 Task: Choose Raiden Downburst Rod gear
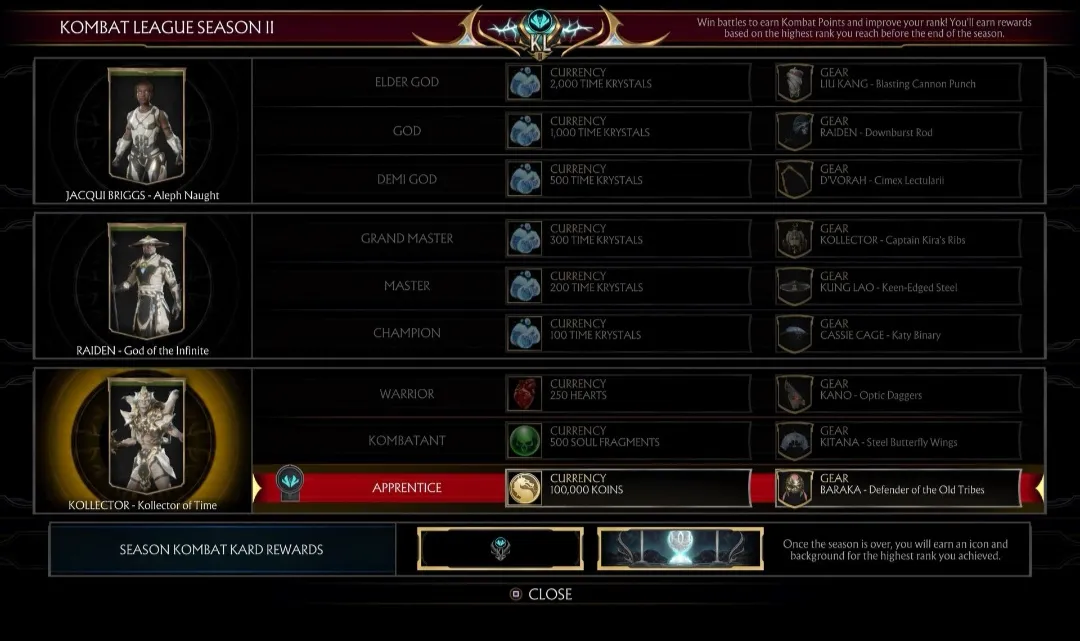[x=898, y=131]
